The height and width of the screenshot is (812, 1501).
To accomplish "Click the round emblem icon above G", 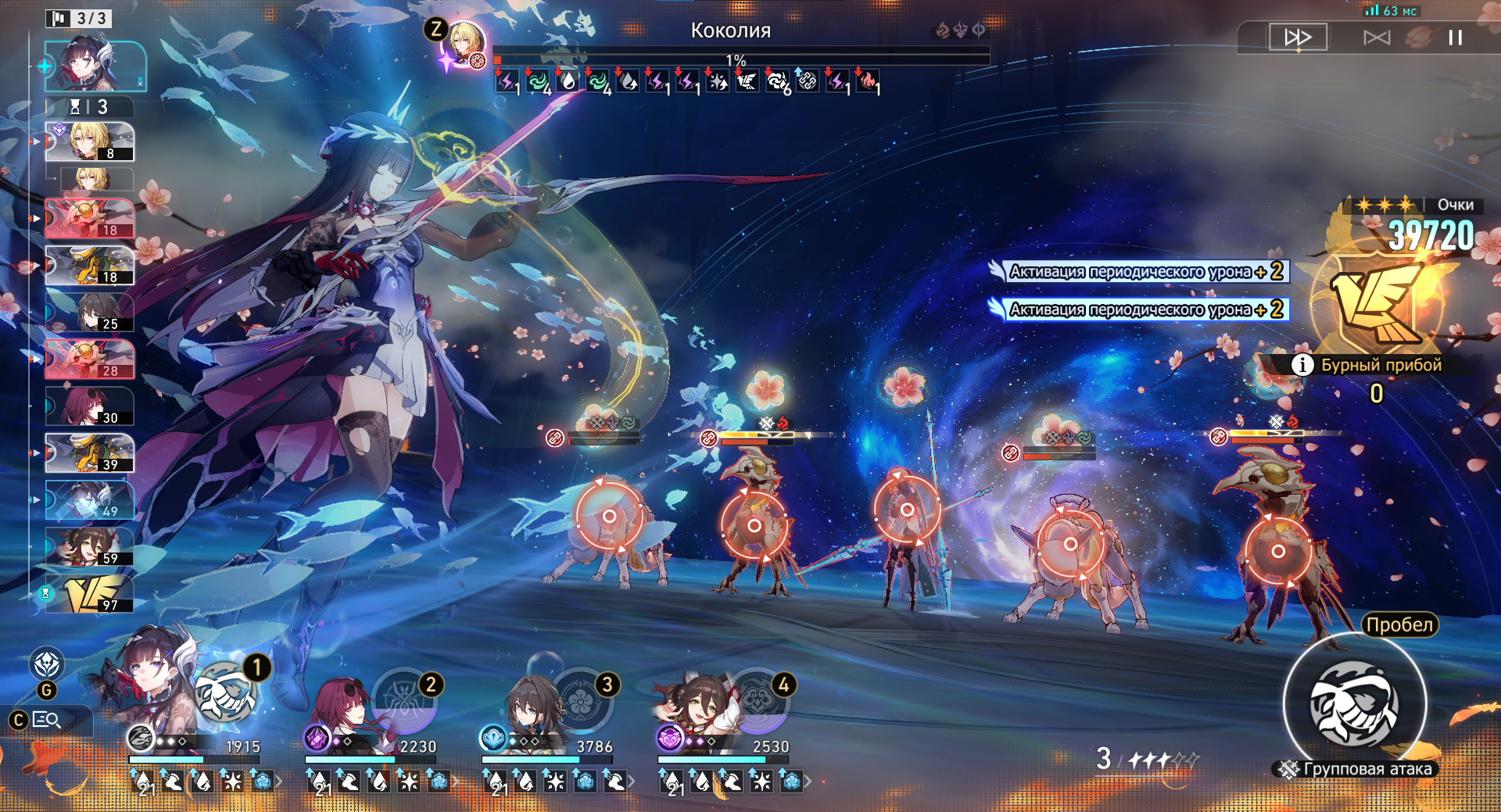I will coord(47,664).
